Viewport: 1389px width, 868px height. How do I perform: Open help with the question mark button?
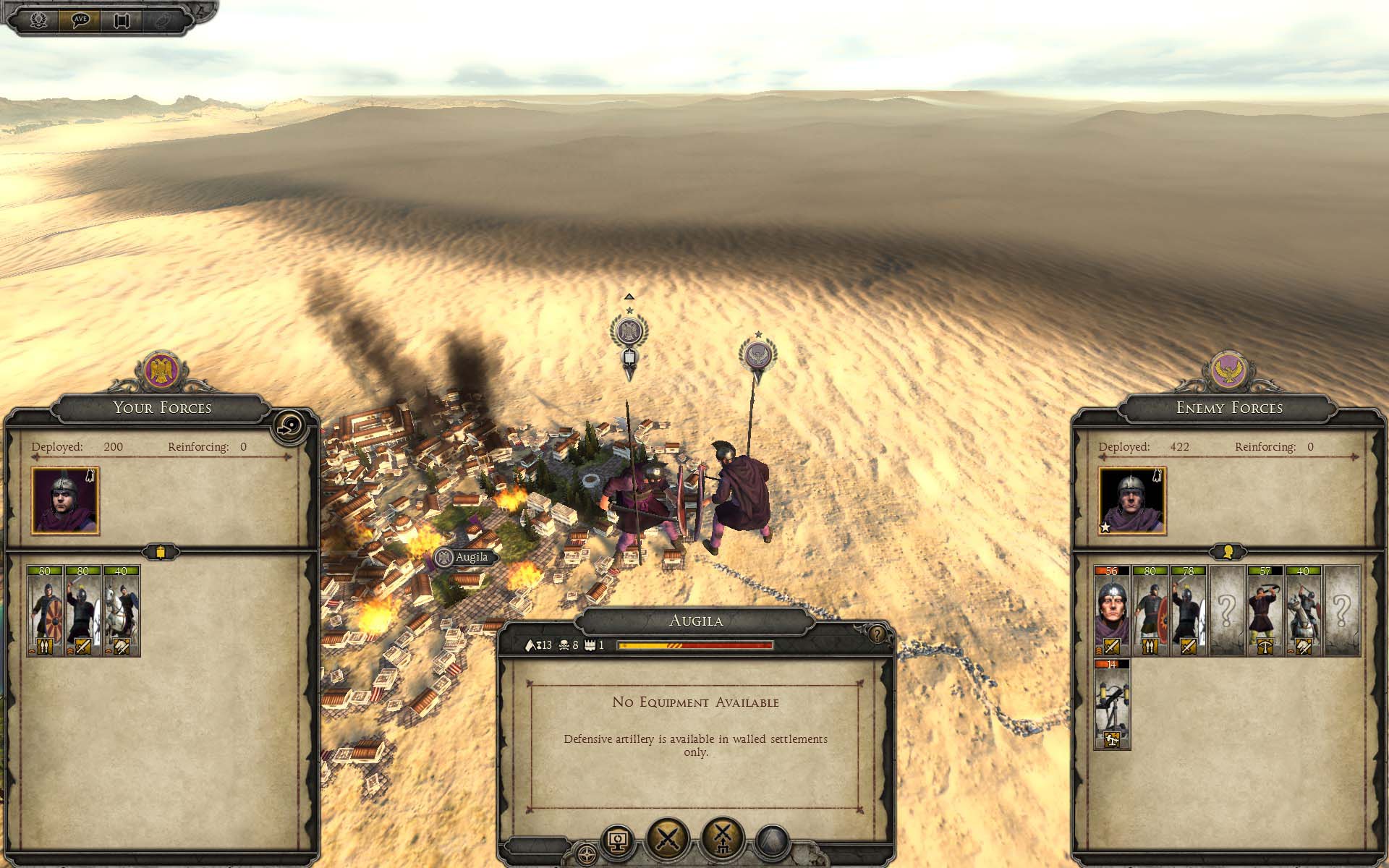tap(877, 634)
